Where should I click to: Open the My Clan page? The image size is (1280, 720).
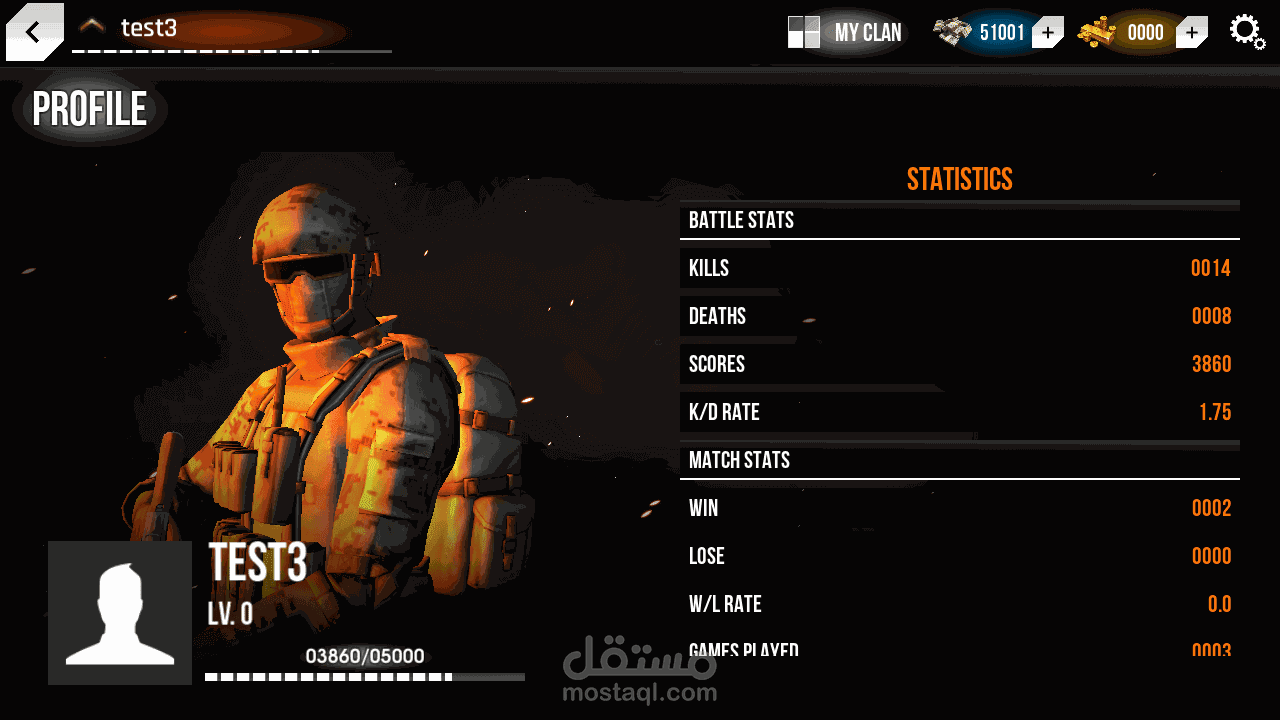(846, 32)
